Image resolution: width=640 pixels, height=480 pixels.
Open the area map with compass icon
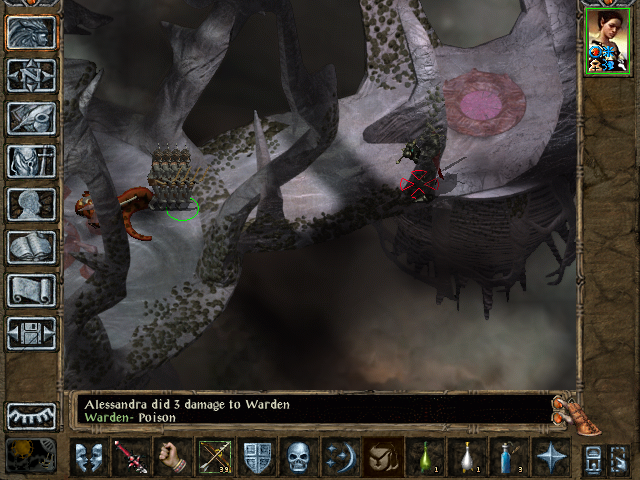pyautogui.click(x=31, y=75)
